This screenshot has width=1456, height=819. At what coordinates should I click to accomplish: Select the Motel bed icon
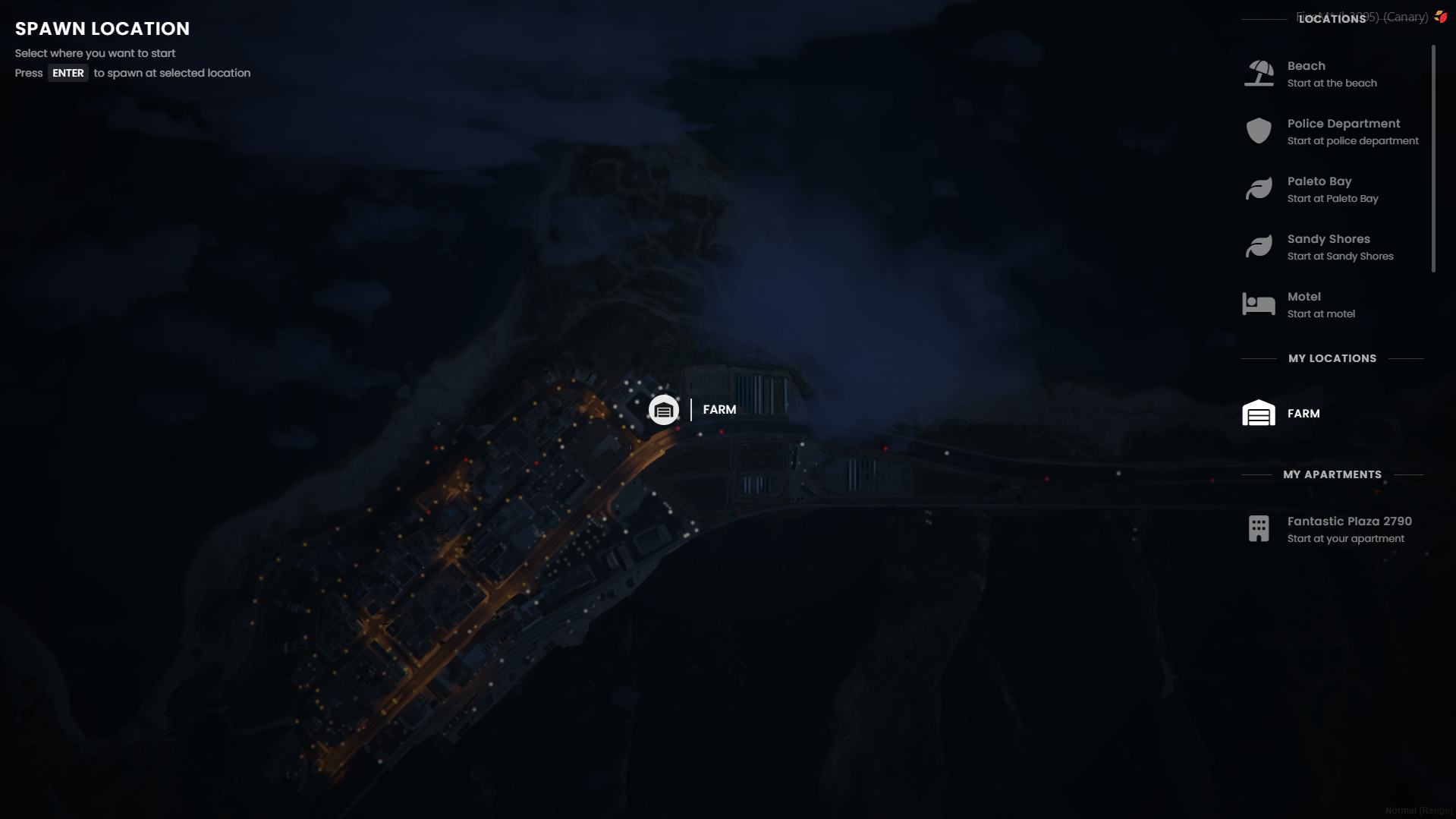1259,304
